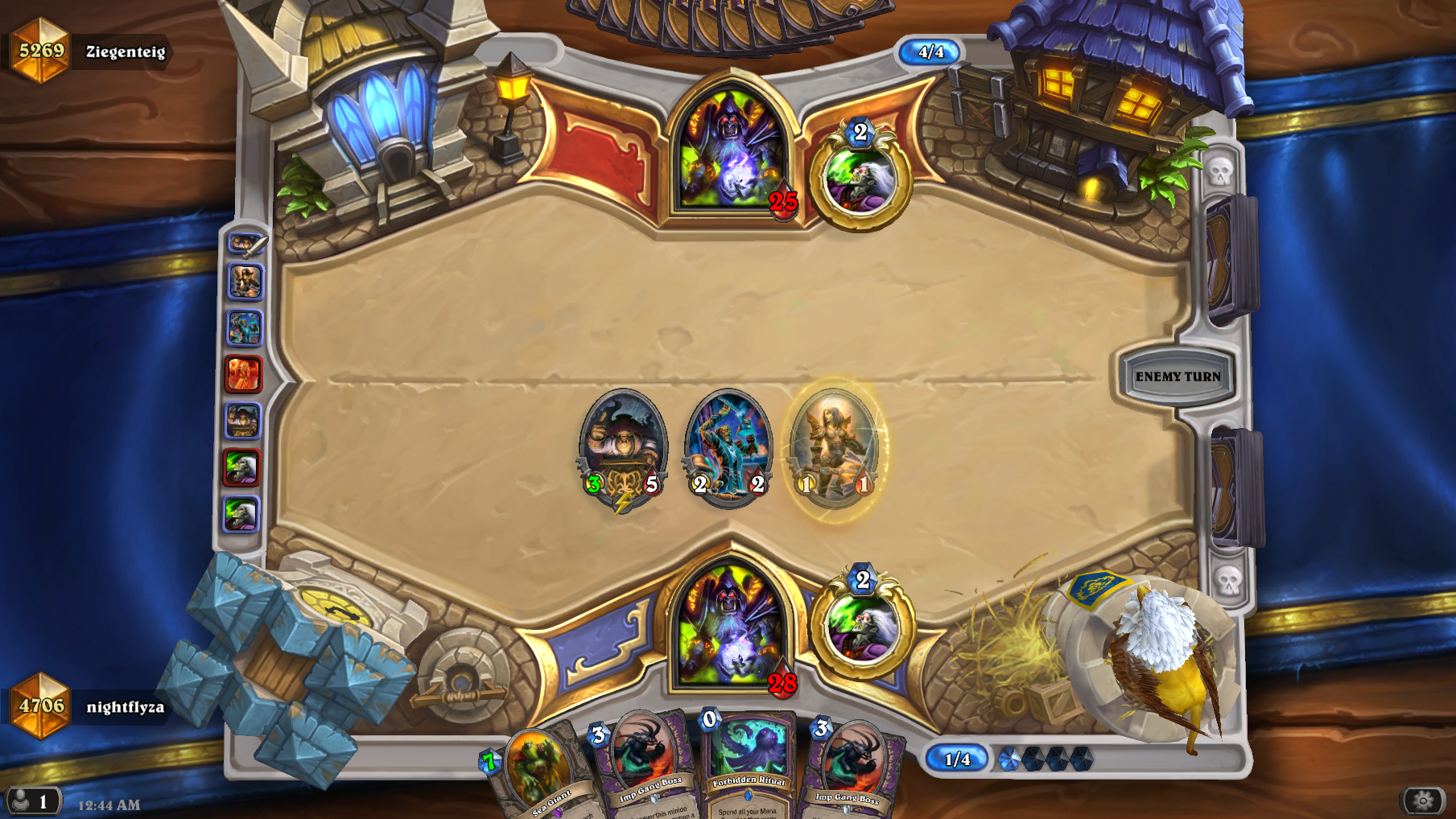
Task: Select the 2/2 minion on the board
Action: (728, 447)
